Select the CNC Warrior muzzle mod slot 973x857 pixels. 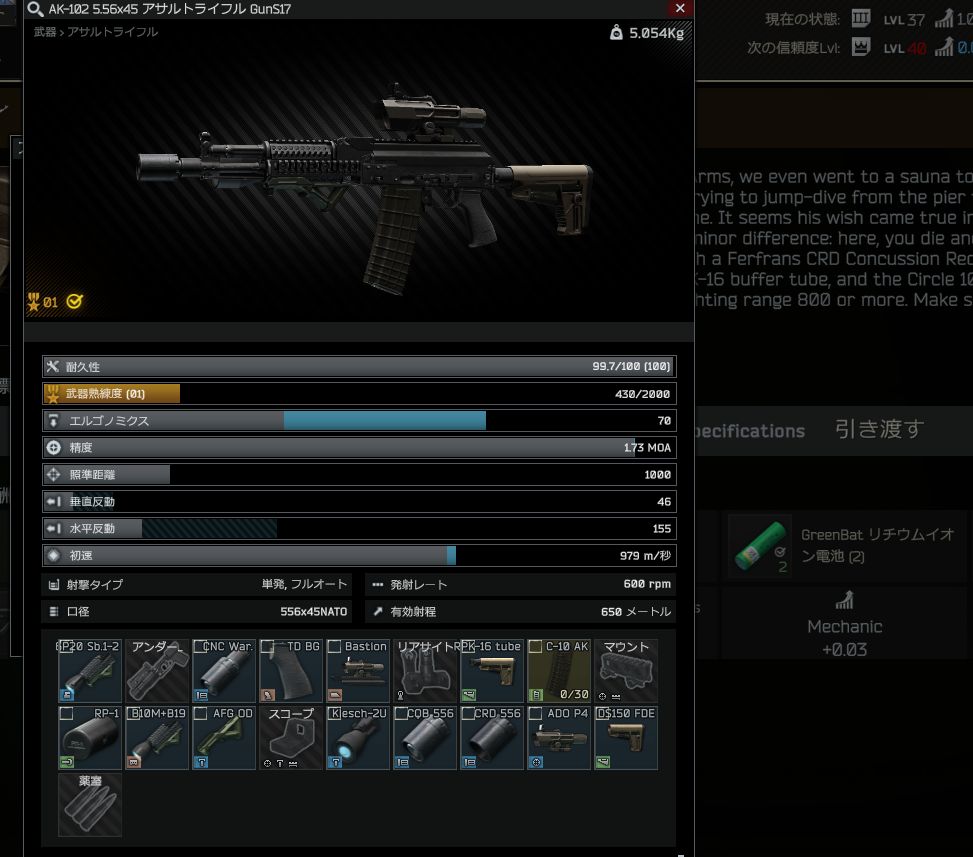point(224,671)
